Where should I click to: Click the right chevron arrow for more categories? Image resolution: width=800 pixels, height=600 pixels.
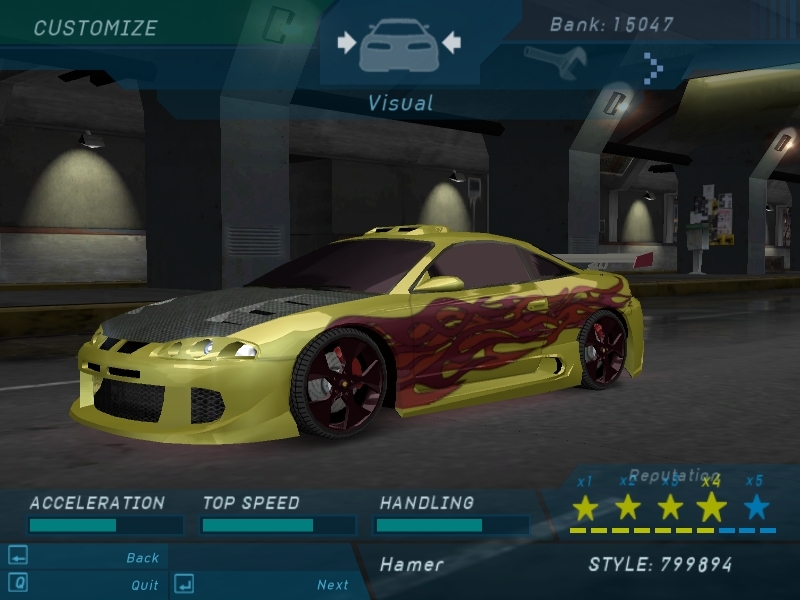[654, 68]
